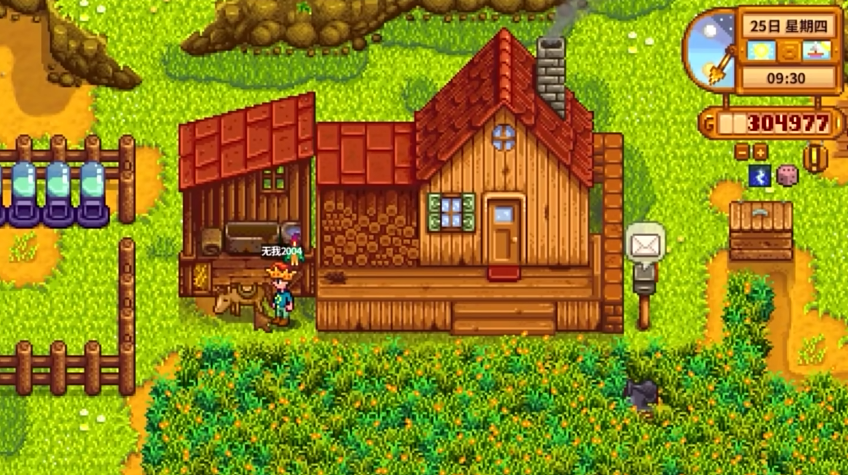Select the pink dice luck buff icon
The image size is (848, 475).
[787, 176]
